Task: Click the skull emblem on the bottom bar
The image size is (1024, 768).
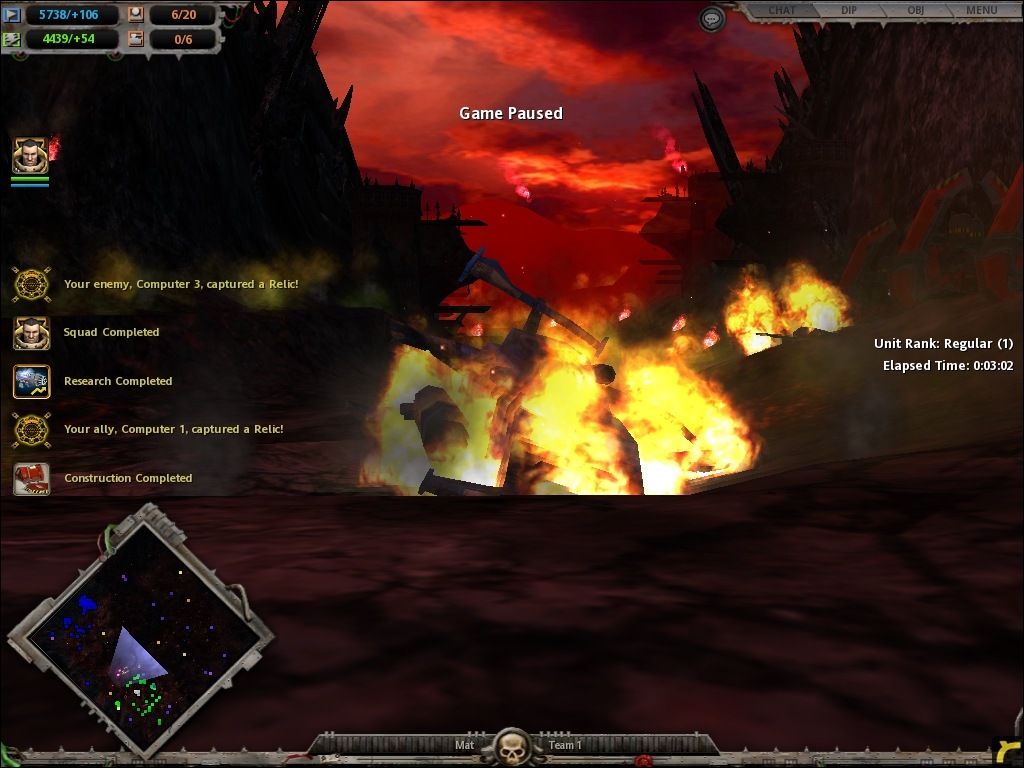Action: coord(512,746)
